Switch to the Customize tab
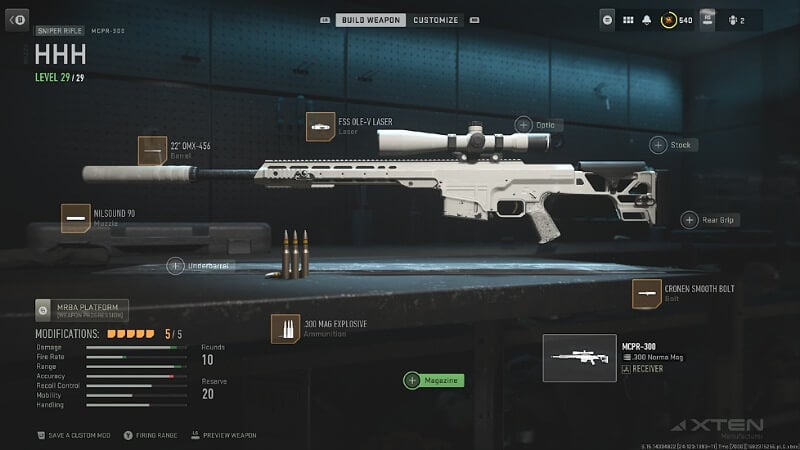This screenshot has width=800, height=450. pyautogui.click(x=436, y=20)
